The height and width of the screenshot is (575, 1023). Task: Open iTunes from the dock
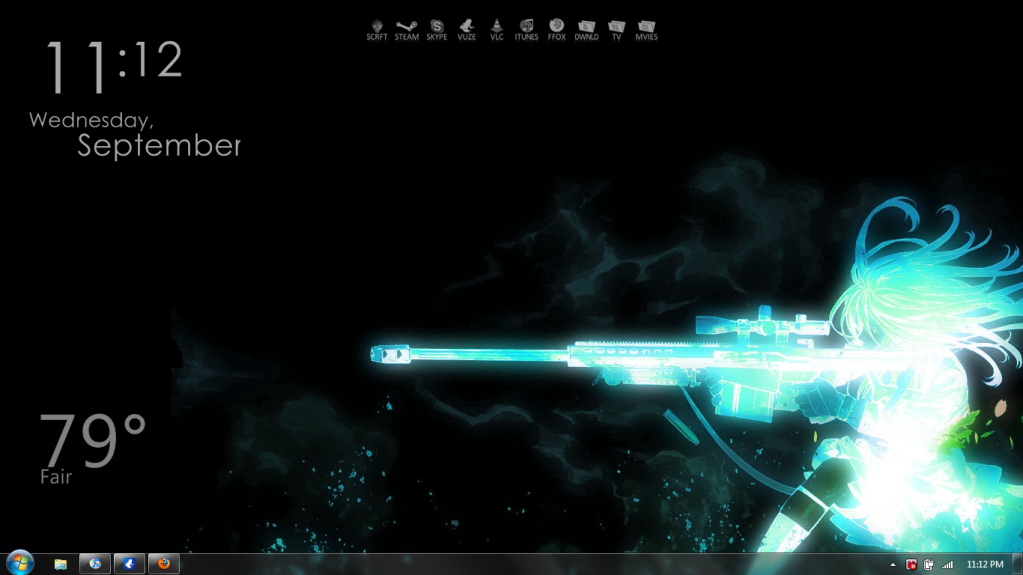point(526,29)
